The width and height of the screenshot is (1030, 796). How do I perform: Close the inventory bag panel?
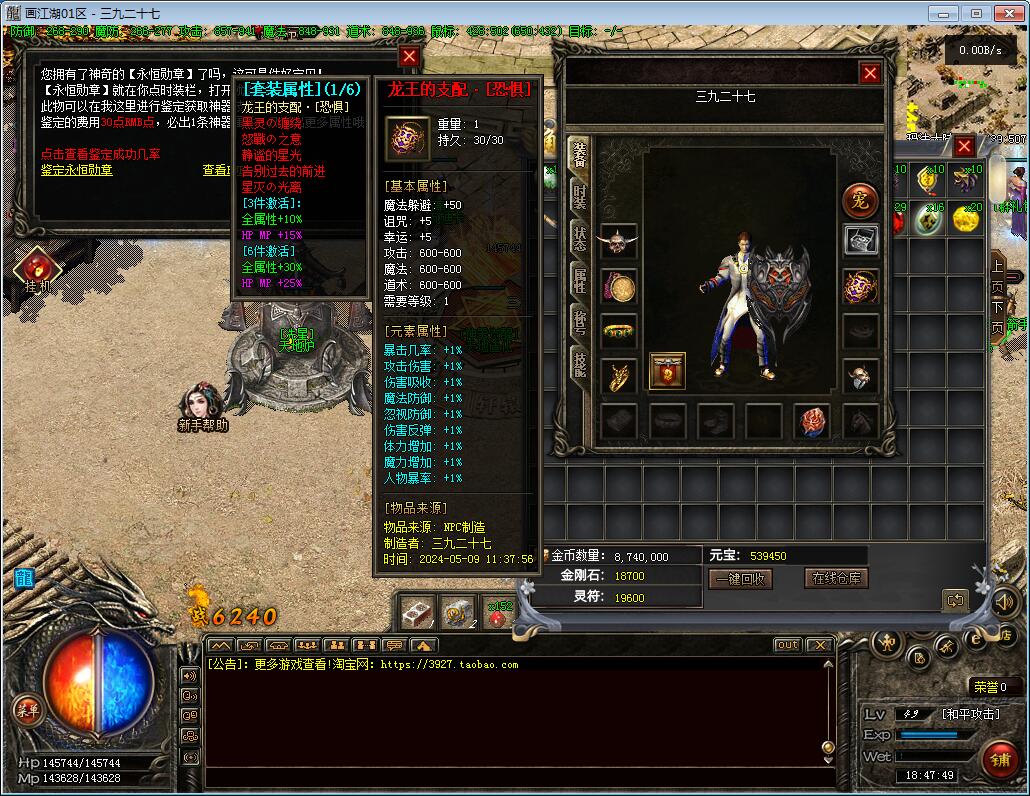(x=964, y=147)
